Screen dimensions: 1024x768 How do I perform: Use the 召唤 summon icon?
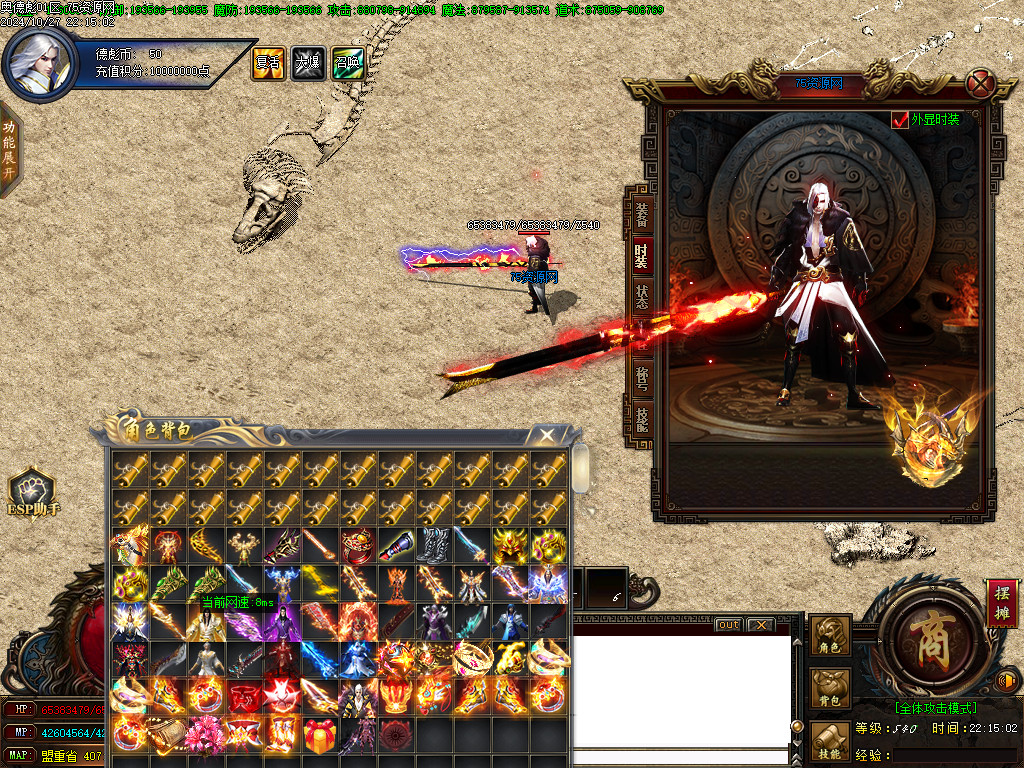347,64
